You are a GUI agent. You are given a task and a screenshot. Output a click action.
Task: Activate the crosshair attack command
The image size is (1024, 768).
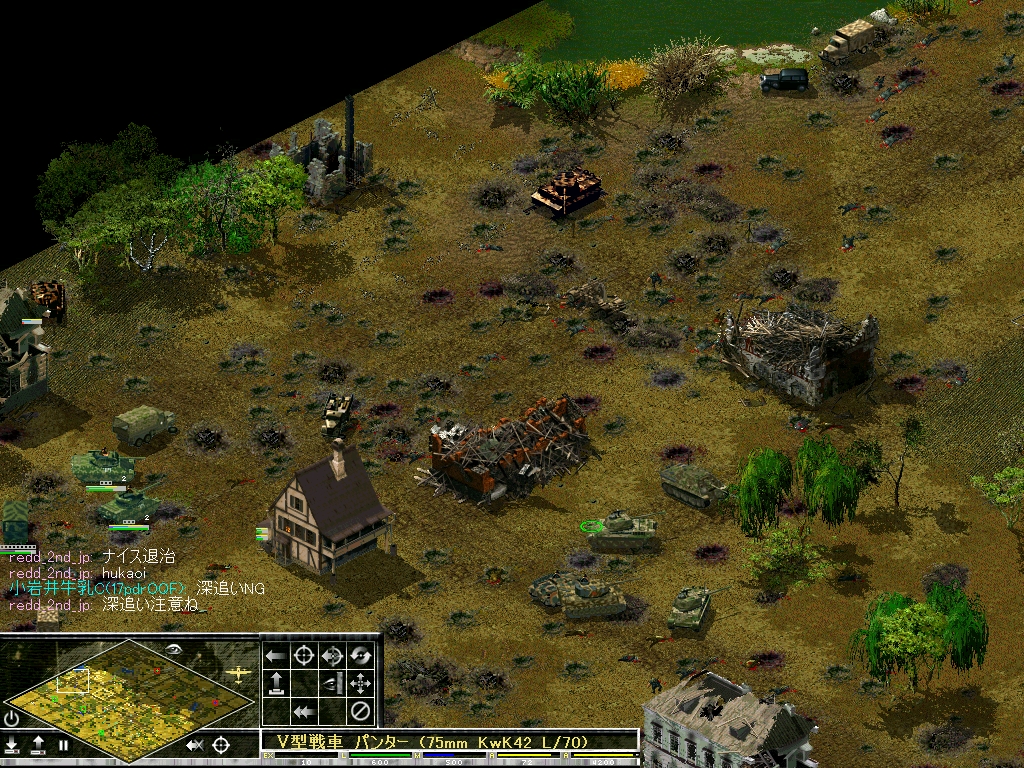pyautogui.click(x=304, y=656)
